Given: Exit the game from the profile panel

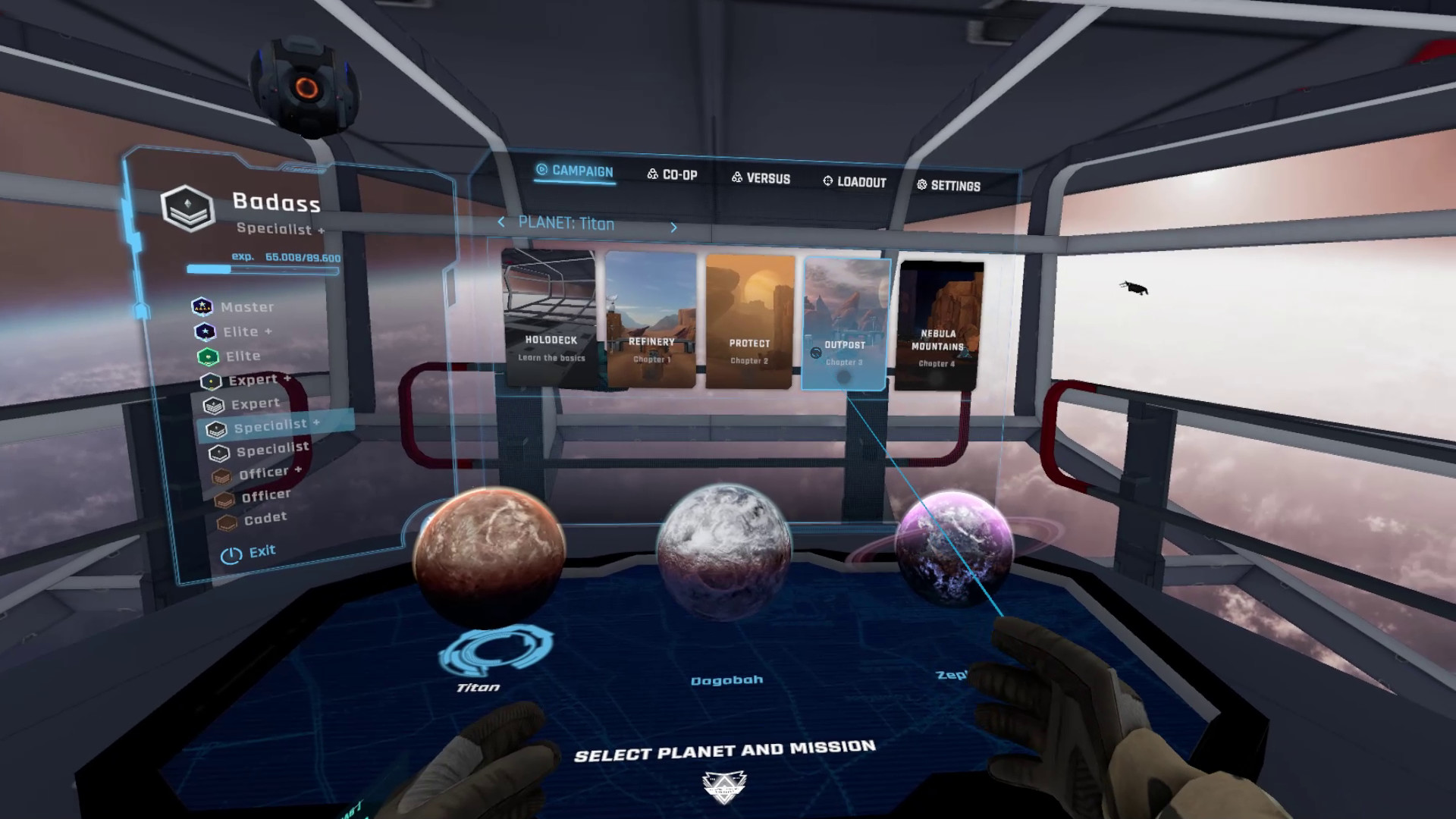Looking at the screenshot, I should [x=249, y=553].
